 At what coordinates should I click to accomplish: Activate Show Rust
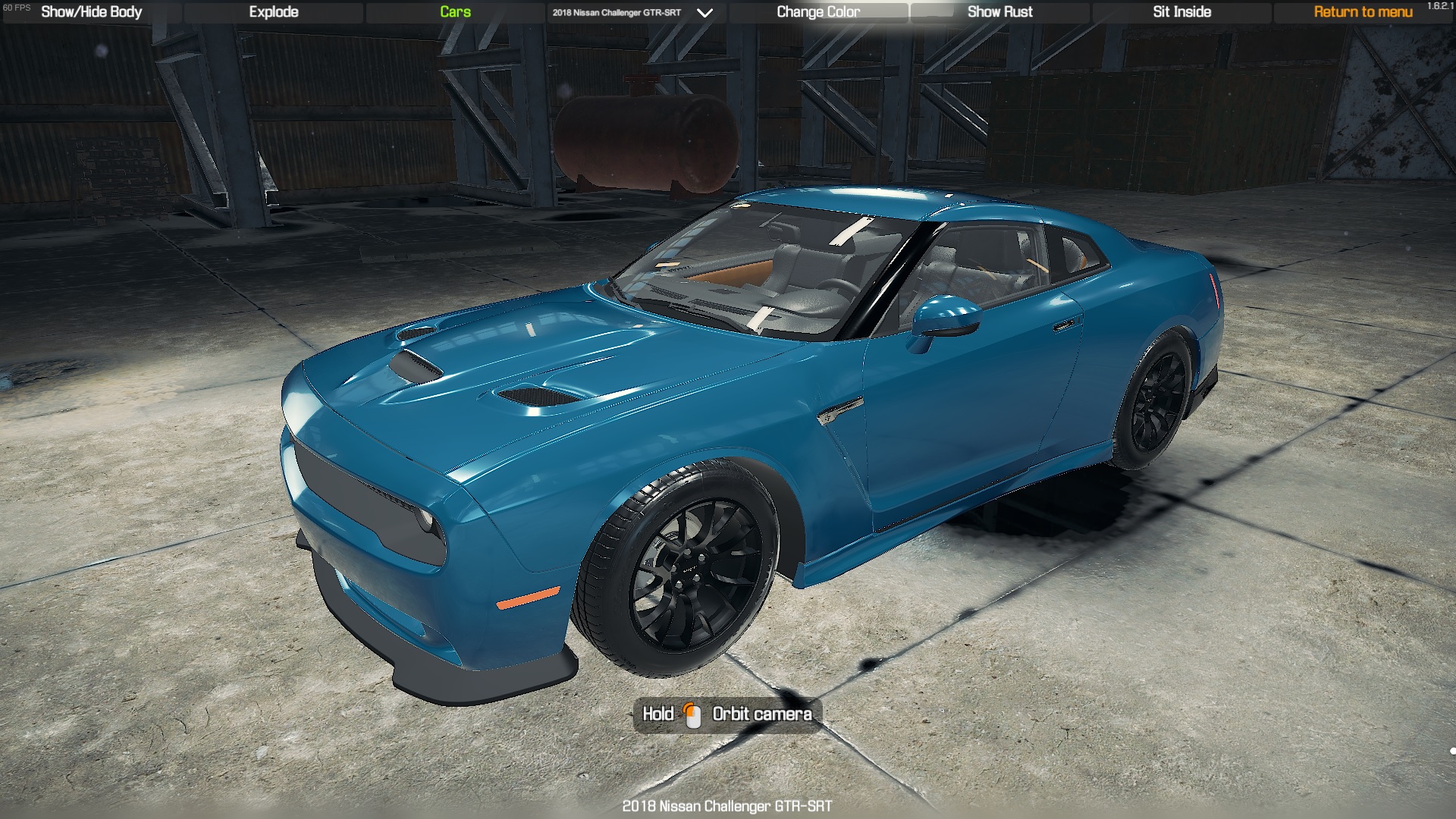tap(999, 12)
